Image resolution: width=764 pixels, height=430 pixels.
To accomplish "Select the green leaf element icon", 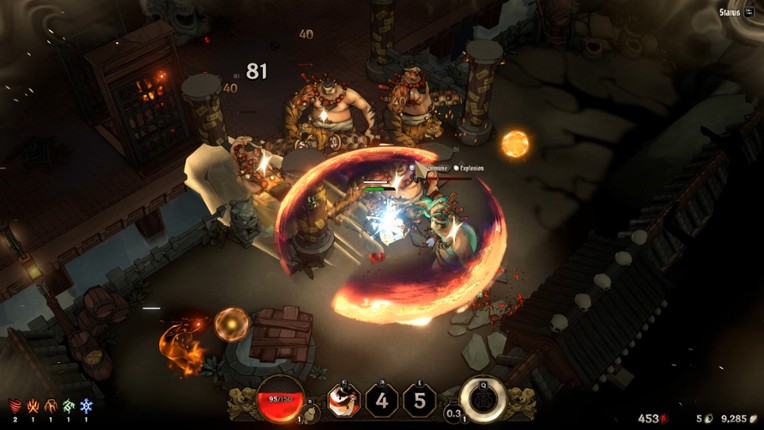I will tap(68, 406).
